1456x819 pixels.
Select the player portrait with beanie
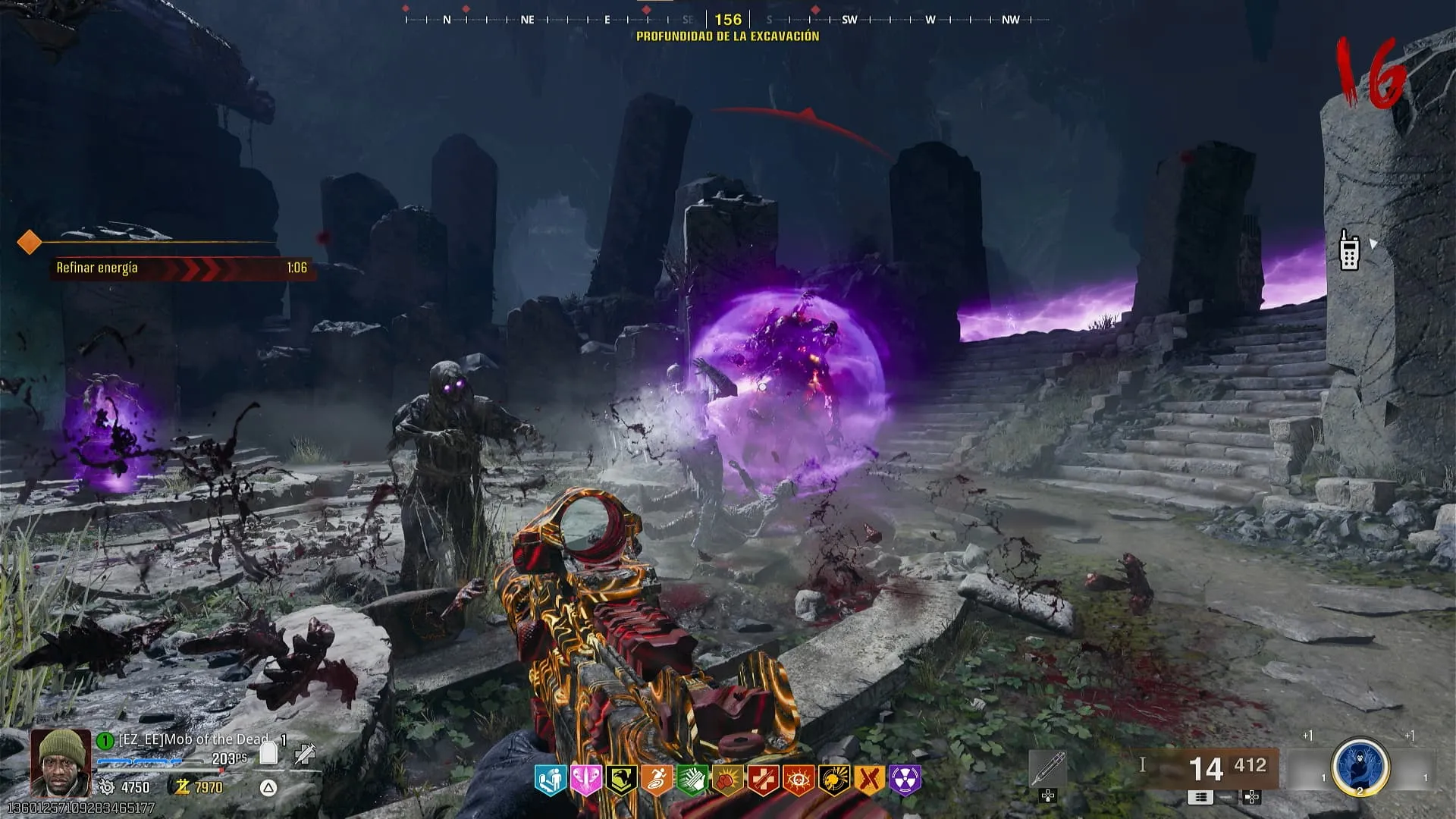click(x=61, y=761)
